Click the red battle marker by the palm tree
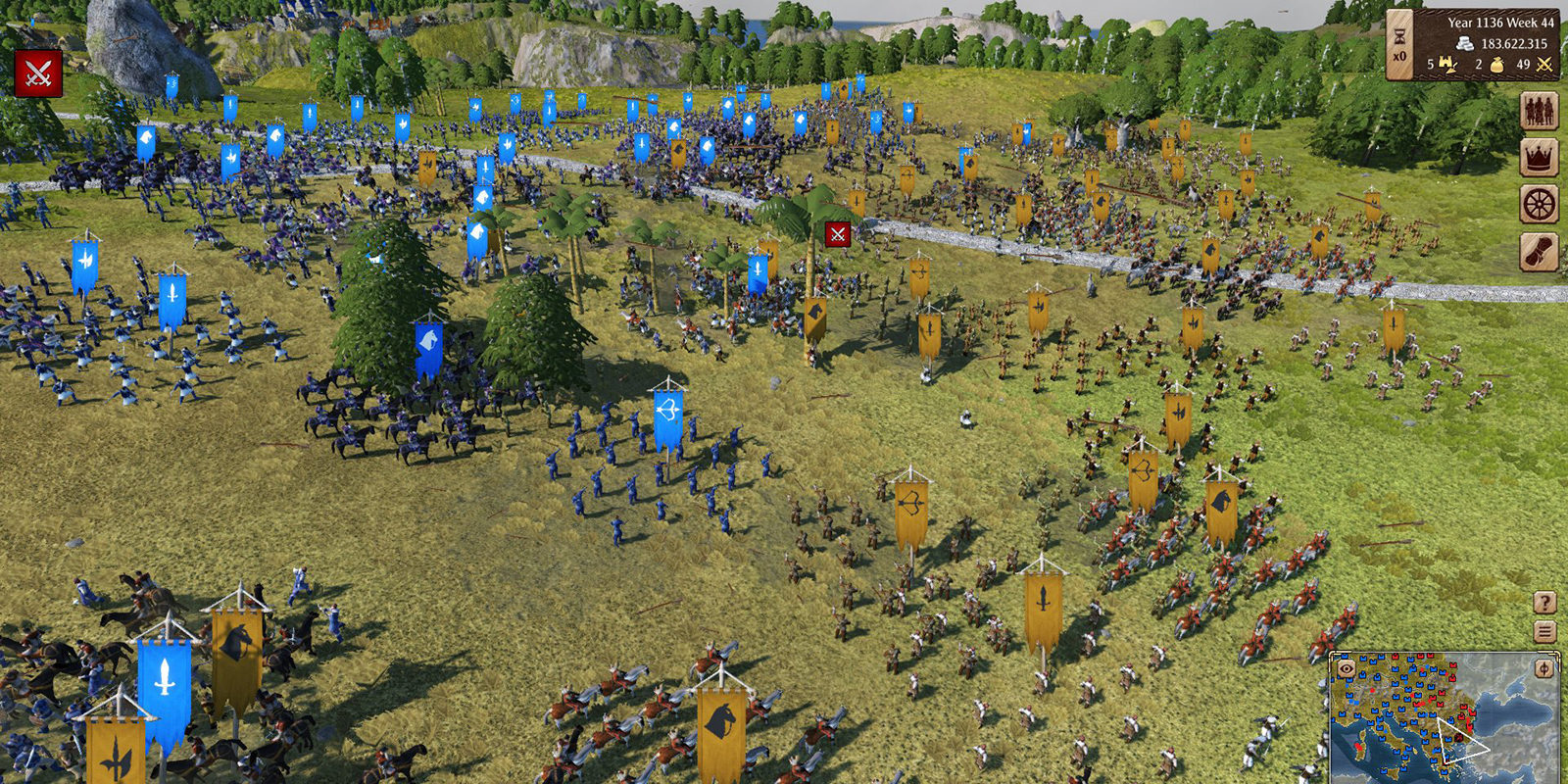This screenshot has width=1568, height=784. coord(837,234)
